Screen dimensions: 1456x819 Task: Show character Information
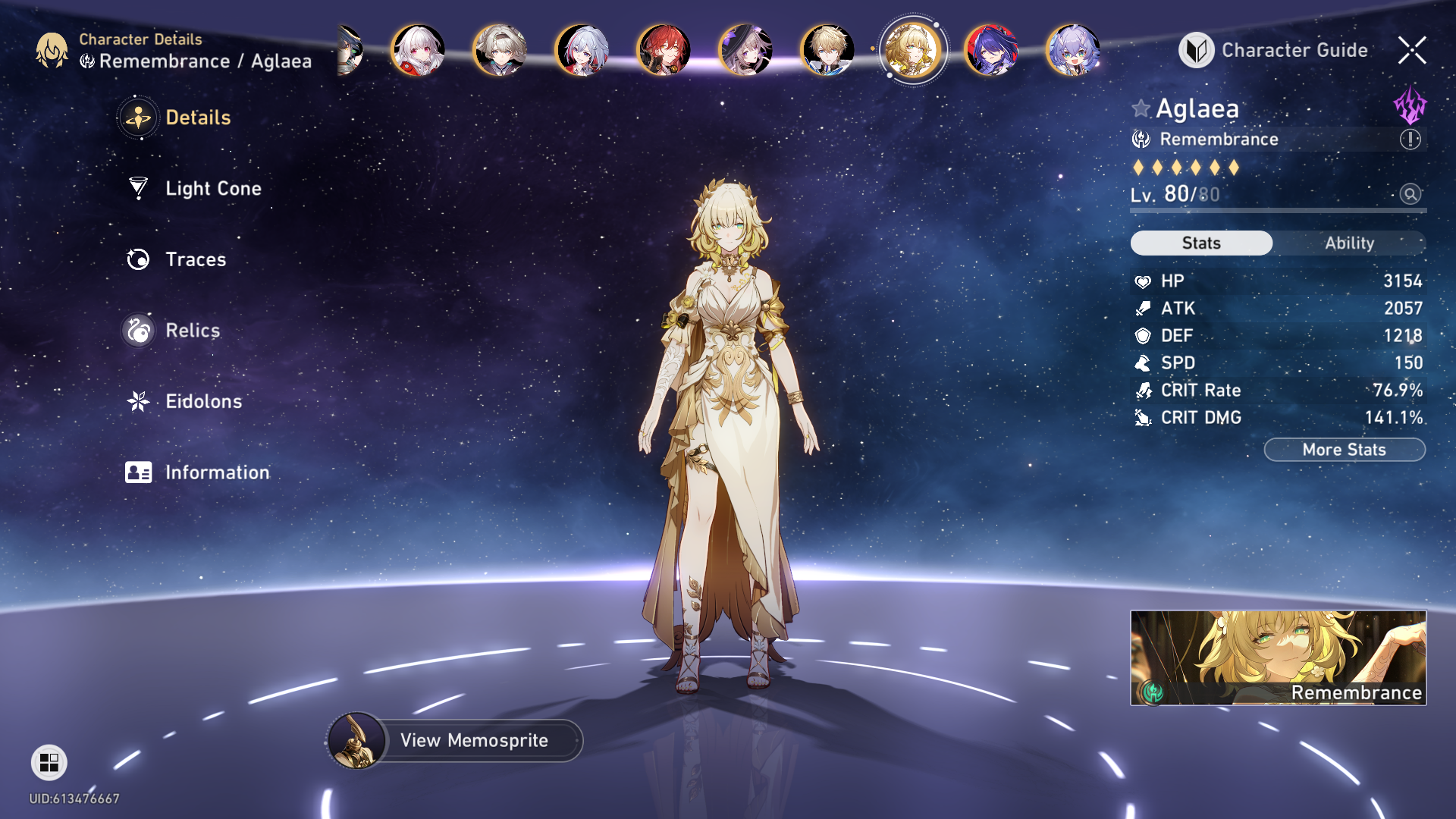pos(216,472)
